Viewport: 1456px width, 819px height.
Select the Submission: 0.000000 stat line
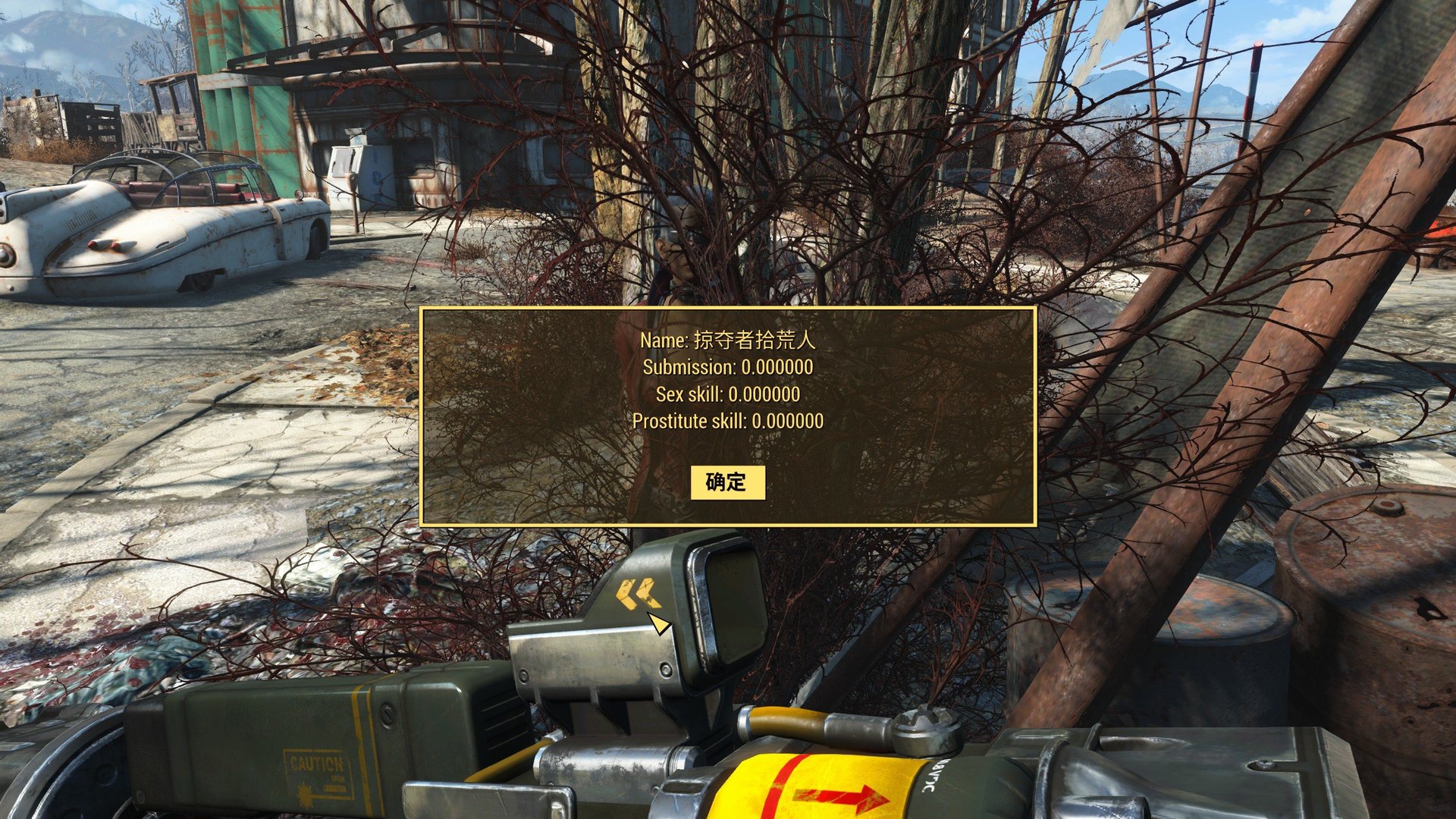pos(727,369)
